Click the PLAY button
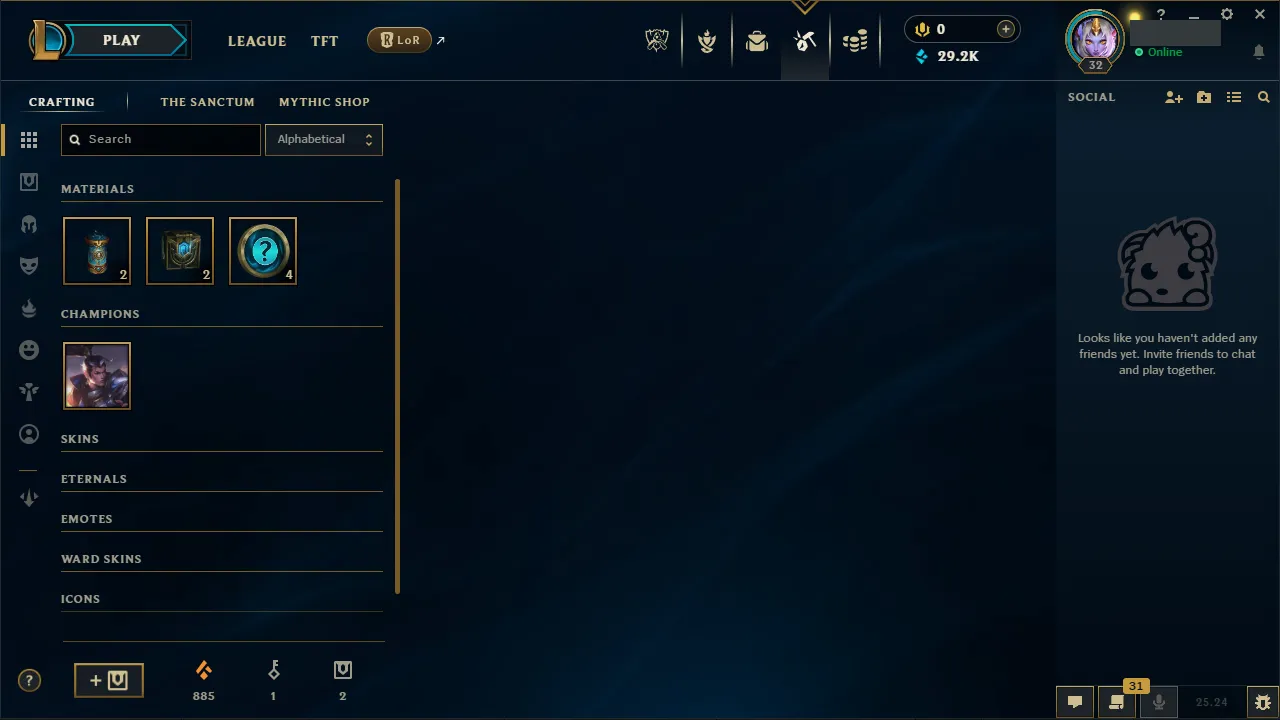The height and width of the screenshot is (720, 1280). coord(121,40)
